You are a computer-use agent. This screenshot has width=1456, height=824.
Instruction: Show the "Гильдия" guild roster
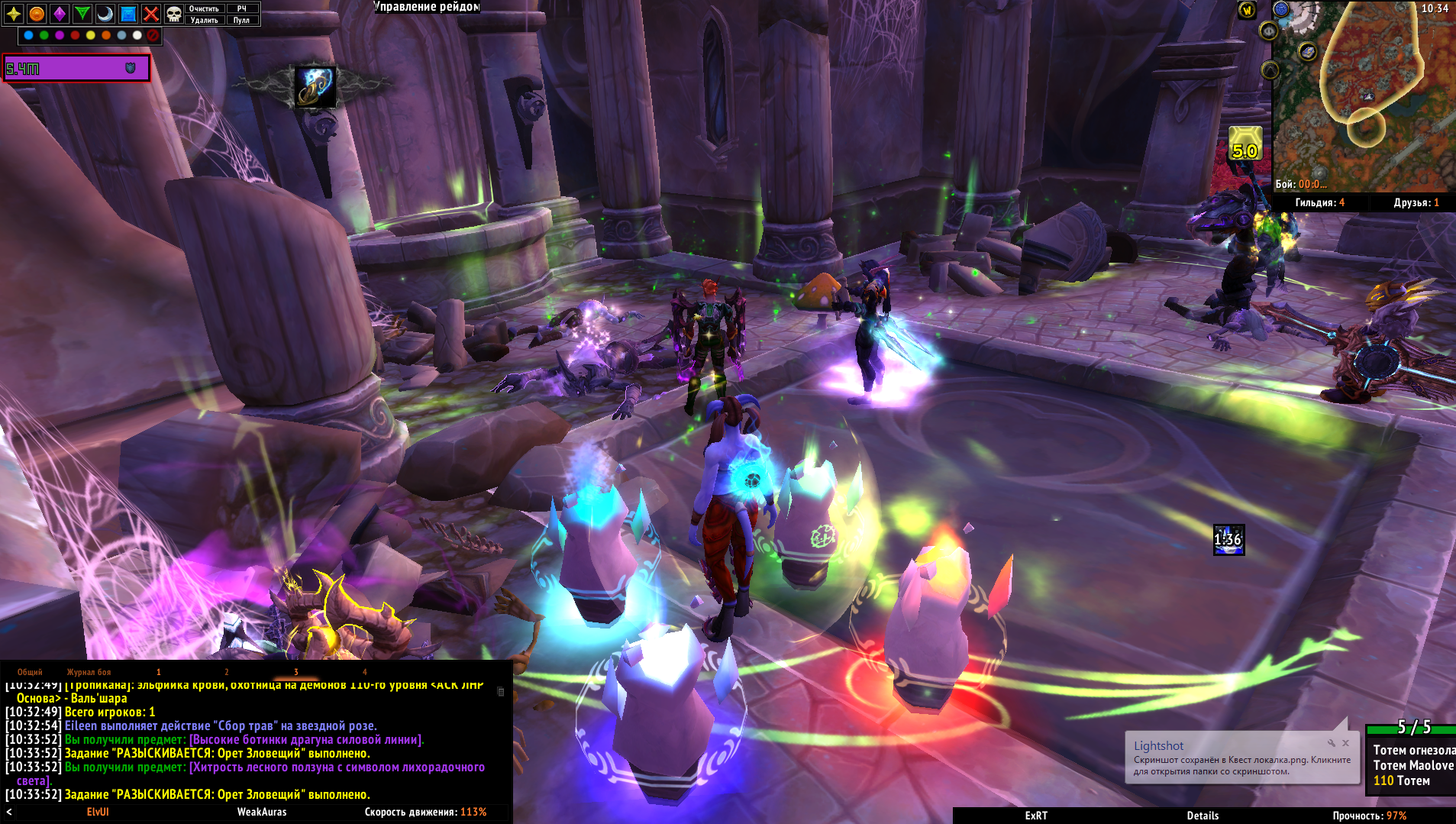tap(1319, 202)
